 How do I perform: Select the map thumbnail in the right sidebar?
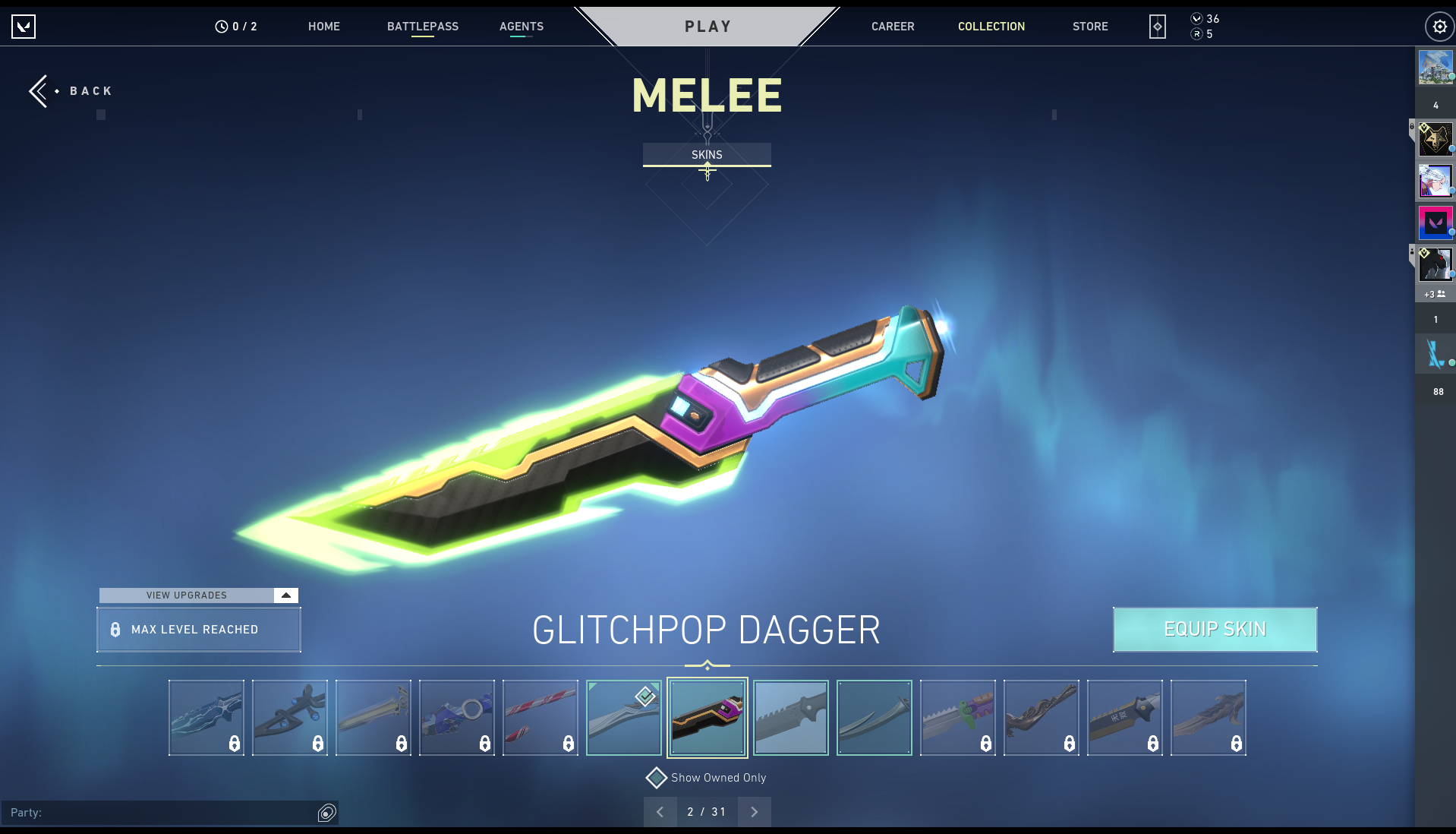click(1437, 67)
